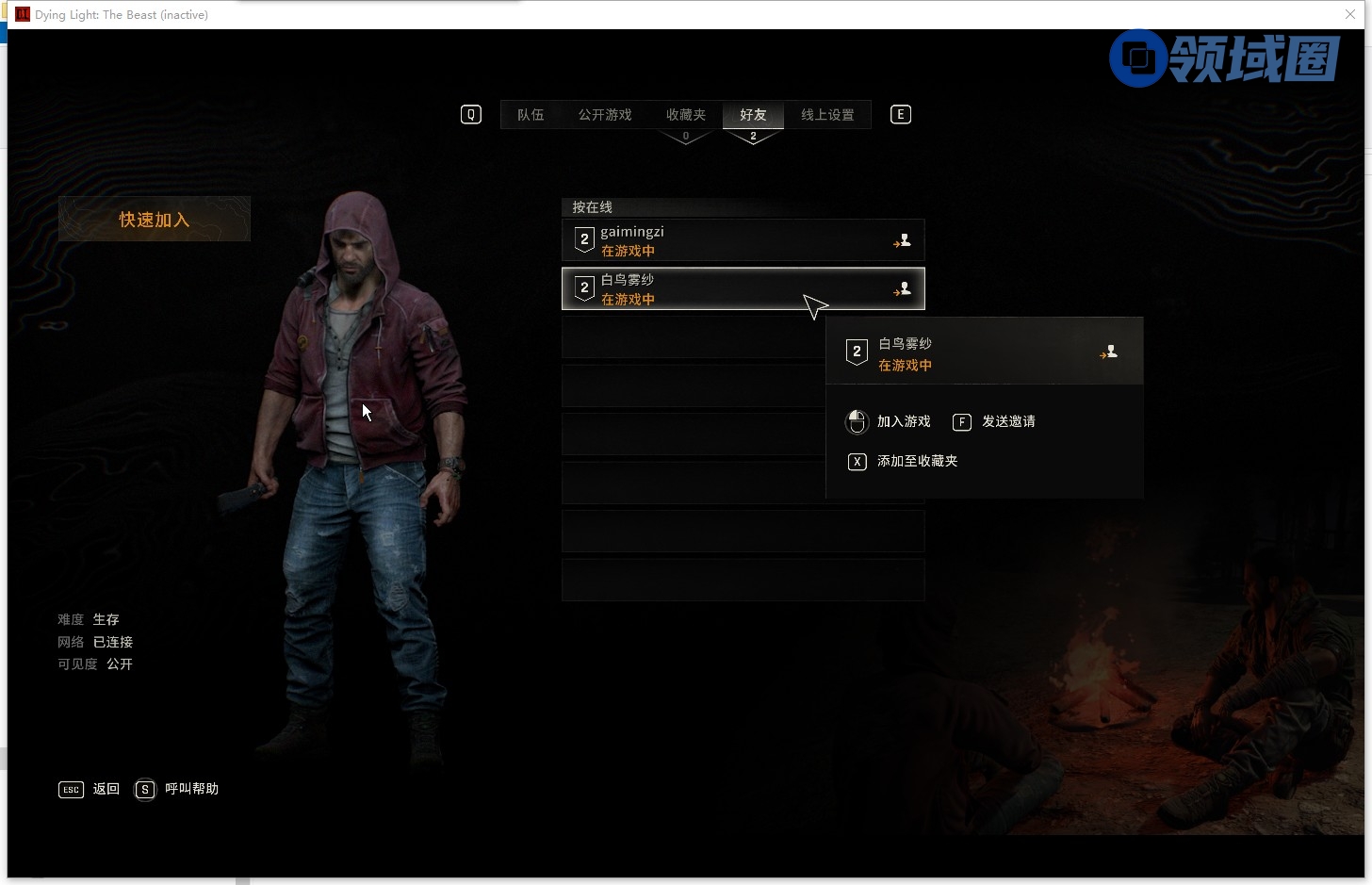Open the 公开游戏 tab
1372x885 pixels.
[605, 115]
